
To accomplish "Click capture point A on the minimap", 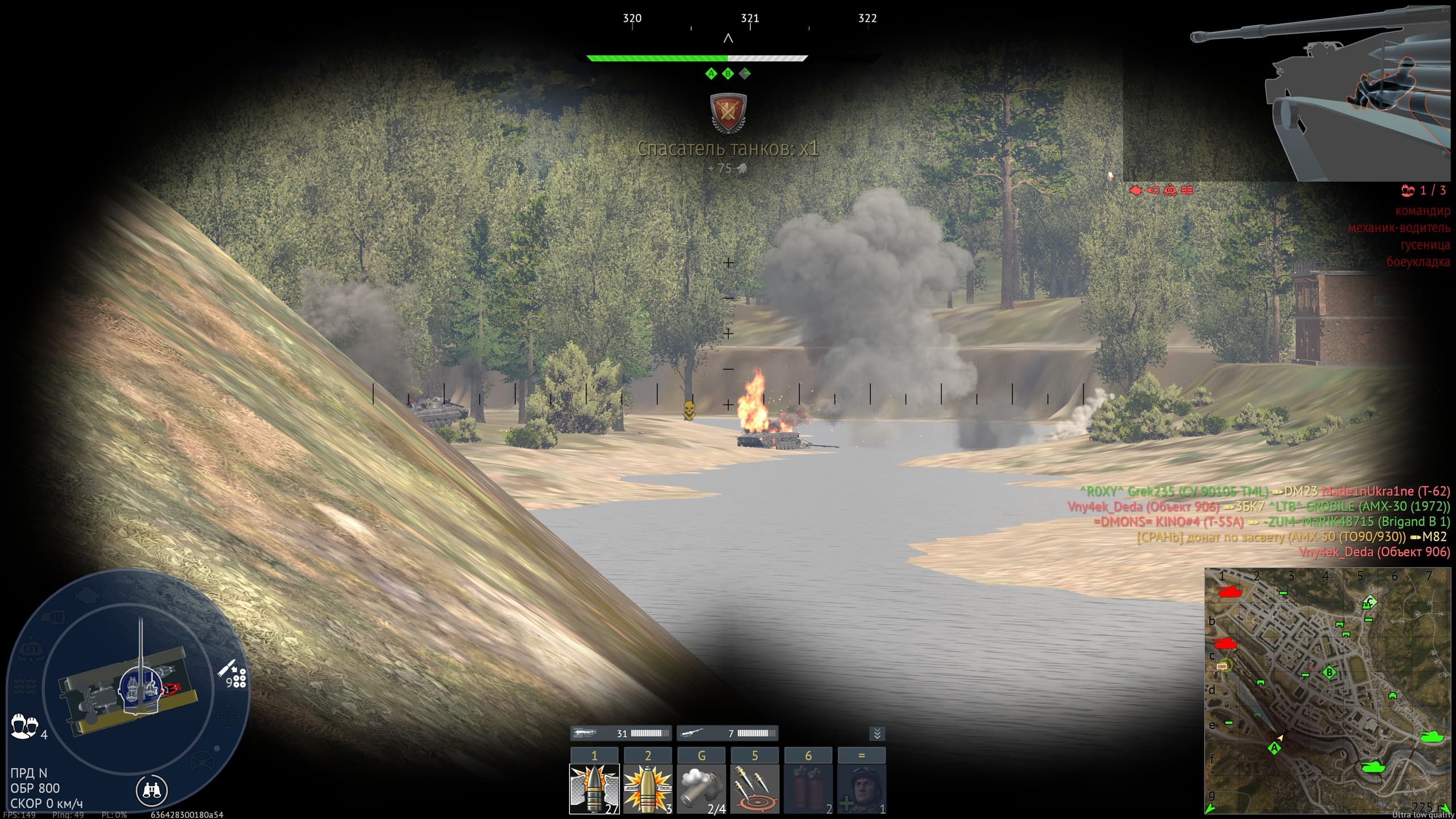I will (1275, 747).
